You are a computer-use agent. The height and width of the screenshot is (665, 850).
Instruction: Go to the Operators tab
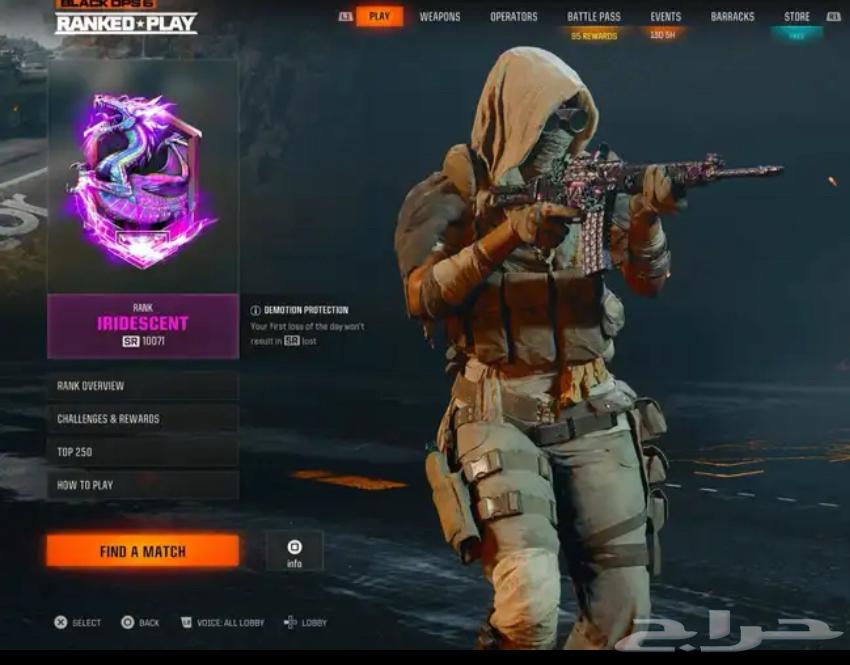click(x=513, y=16)
